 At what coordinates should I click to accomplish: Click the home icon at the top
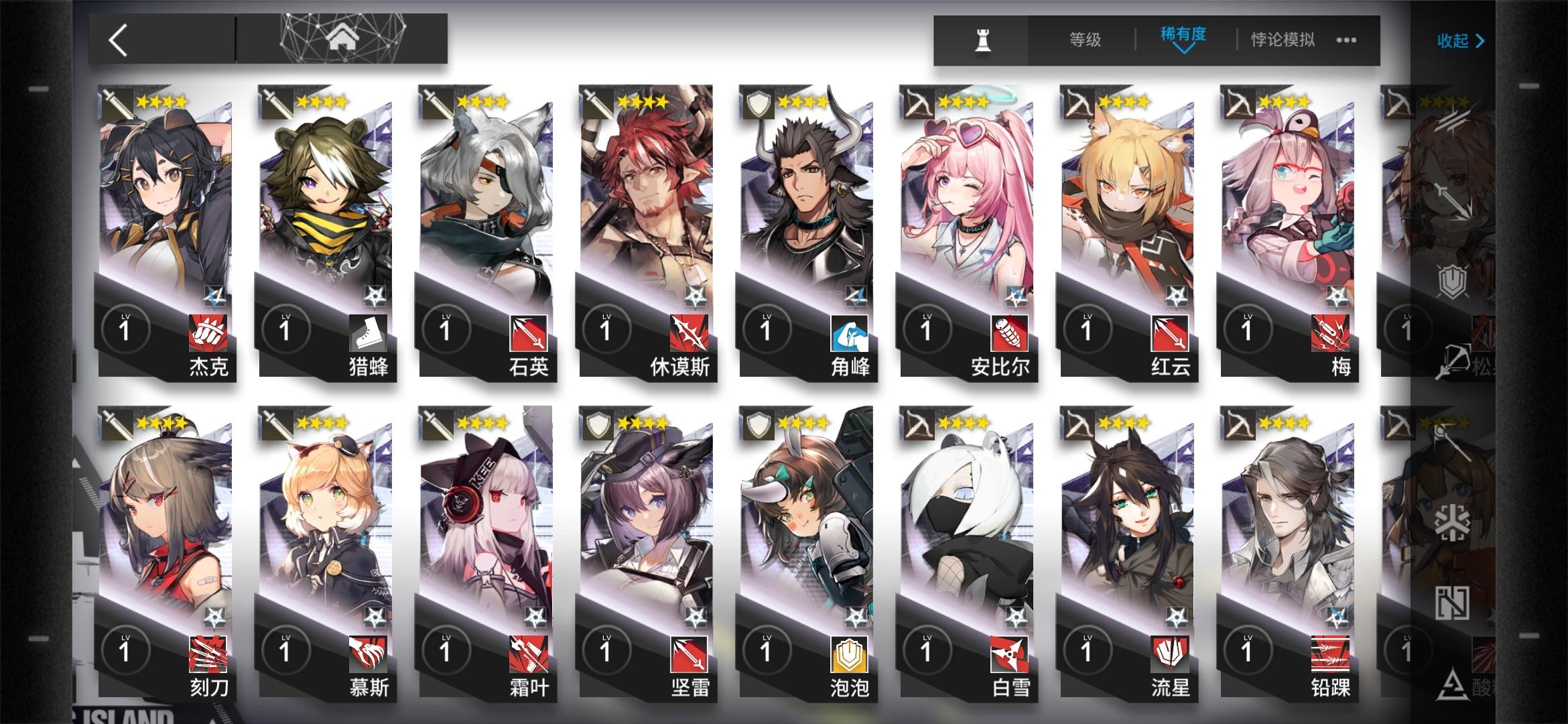(x=342, y=39)
